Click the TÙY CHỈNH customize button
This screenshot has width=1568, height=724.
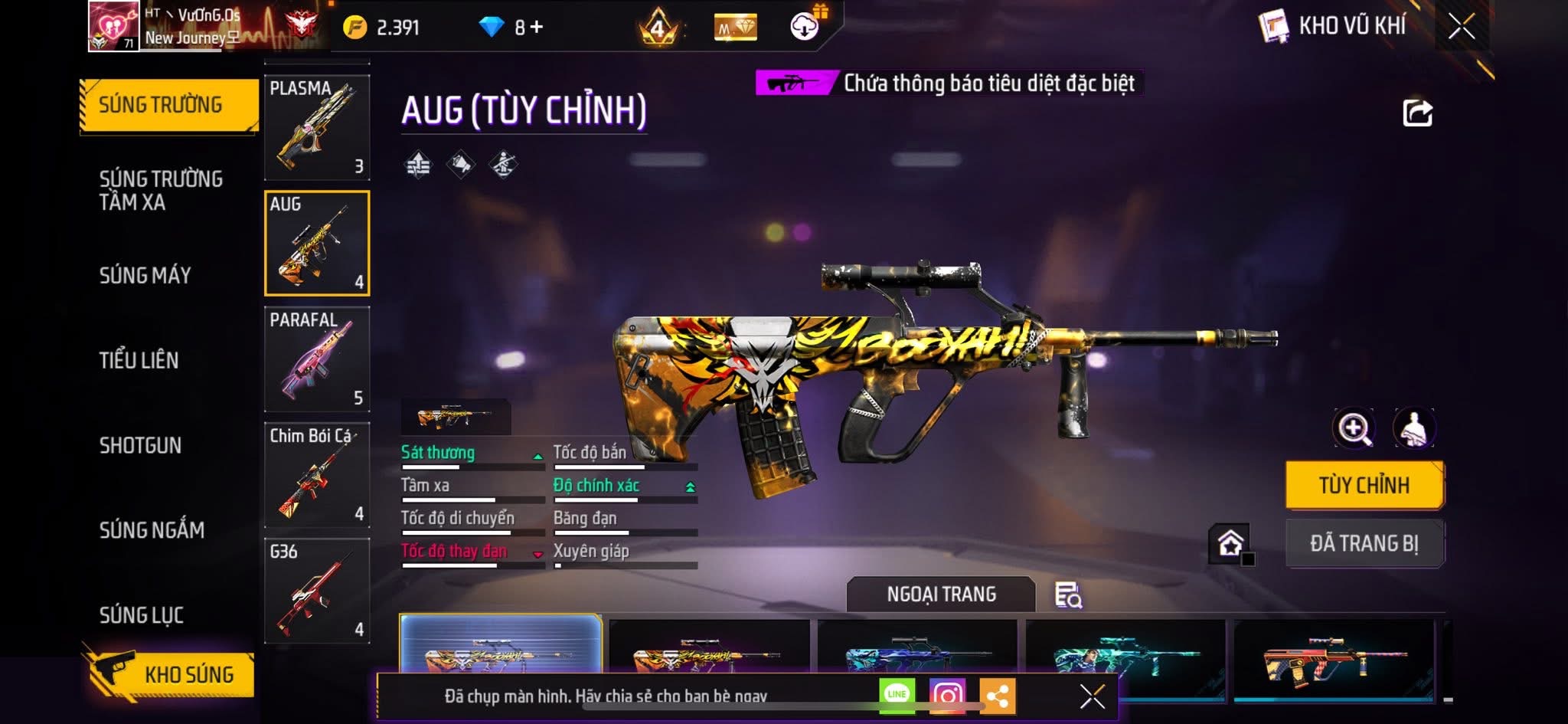1364,485
